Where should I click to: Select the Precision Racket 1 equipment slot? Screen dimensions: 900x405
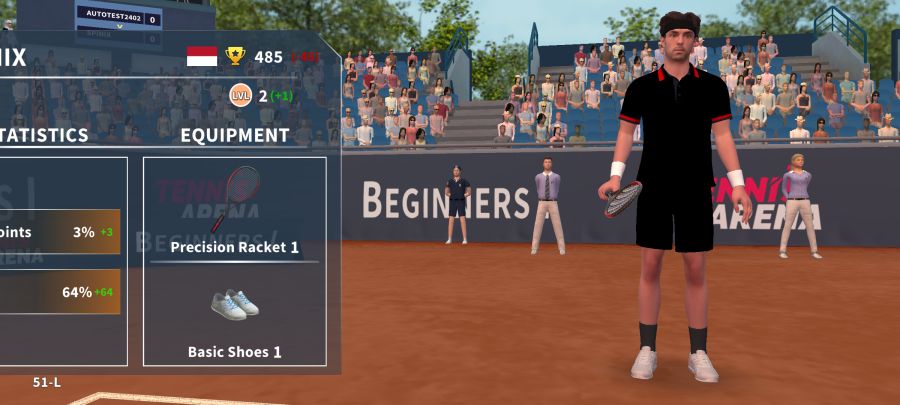pos(235,208)
